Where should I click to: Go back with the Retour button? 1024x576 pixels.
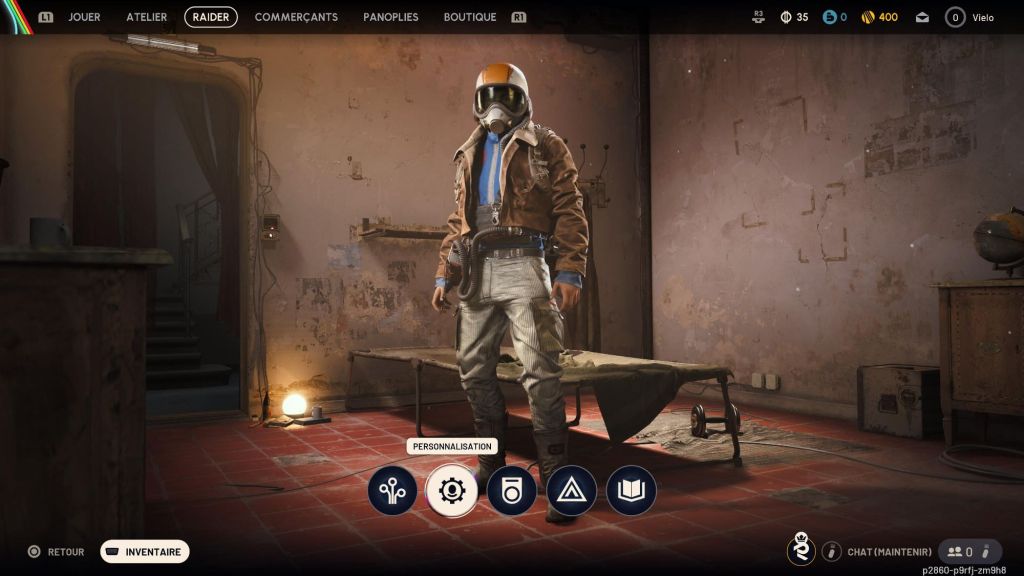pyautogui.click(x=57, y=551)
